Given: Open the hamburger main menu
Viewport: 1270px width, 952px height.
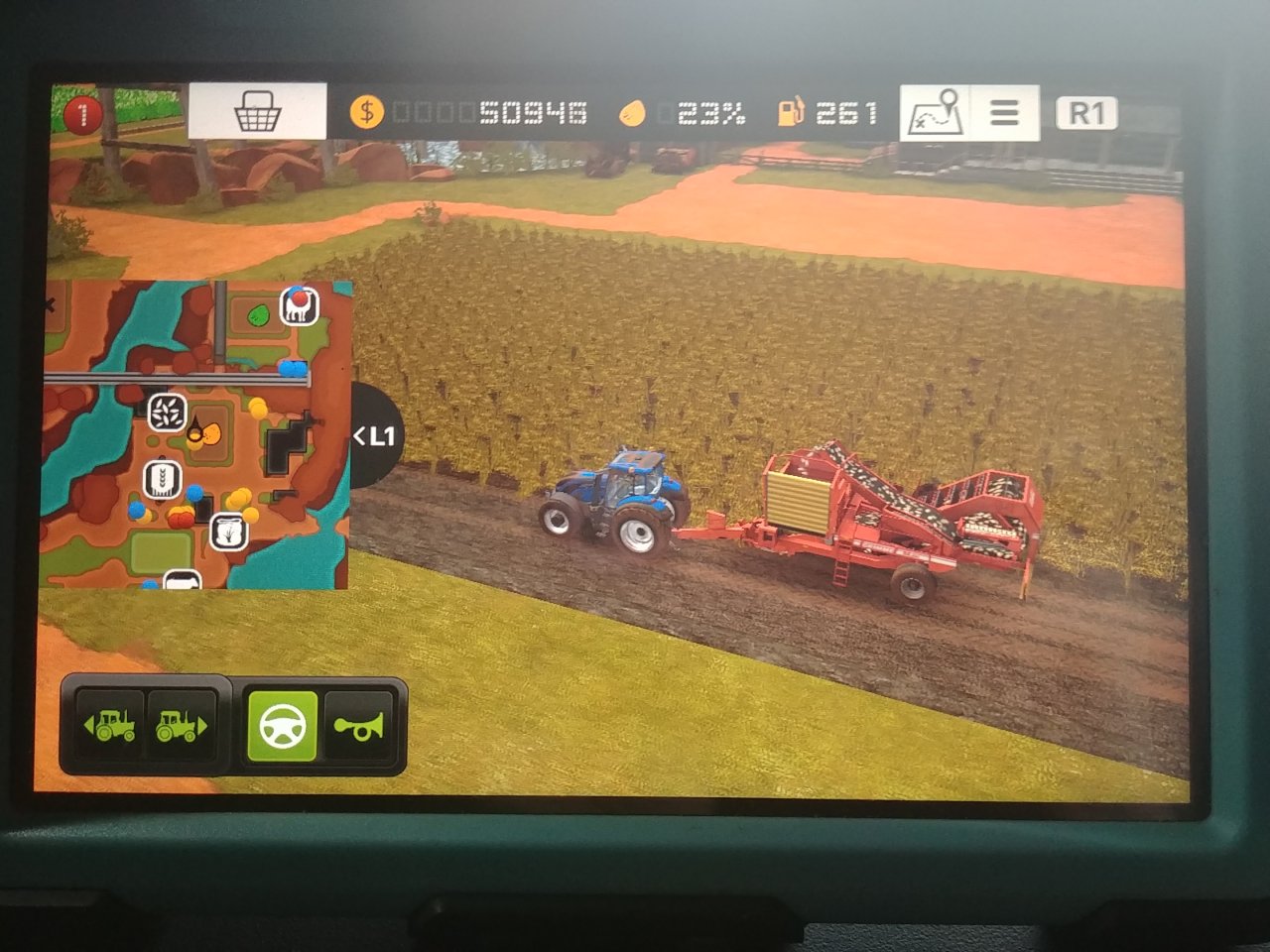Looking at the screenshot, I should coord(1004,112).
